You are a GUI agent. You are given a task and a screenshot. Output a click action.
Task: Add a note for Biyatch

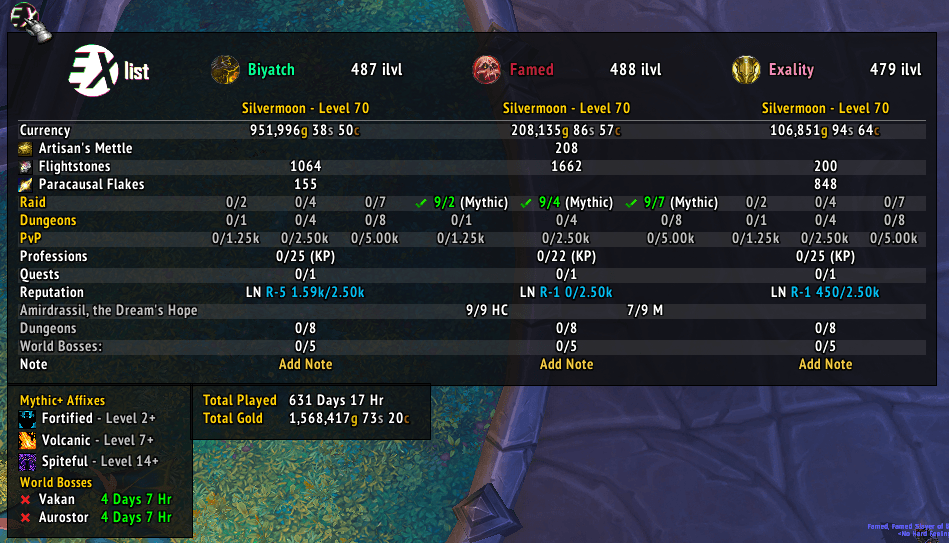coord(305,364)
